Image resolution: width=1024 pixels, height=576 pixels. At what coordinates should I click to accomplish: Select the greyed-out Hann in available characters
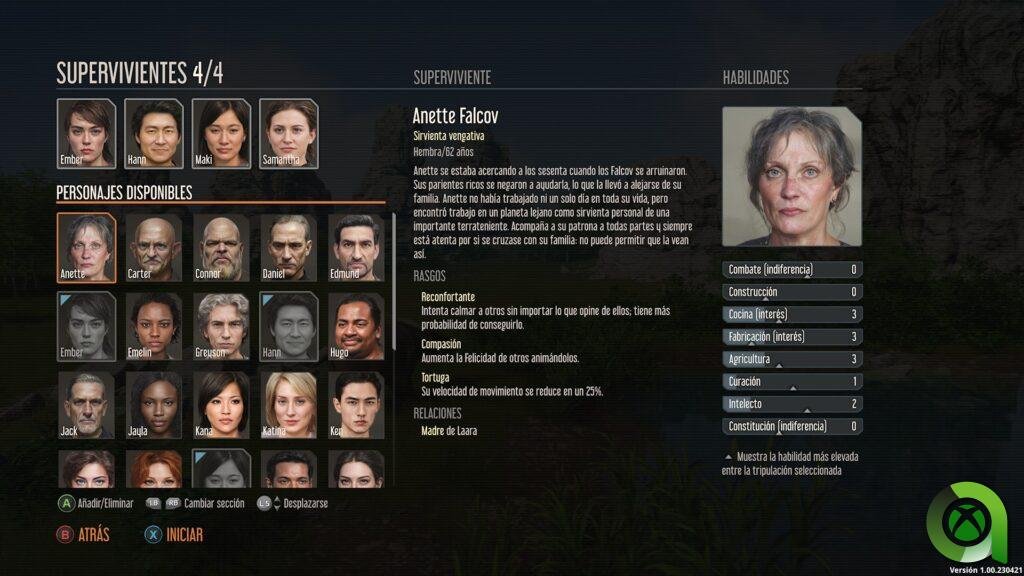click(289, 326)
